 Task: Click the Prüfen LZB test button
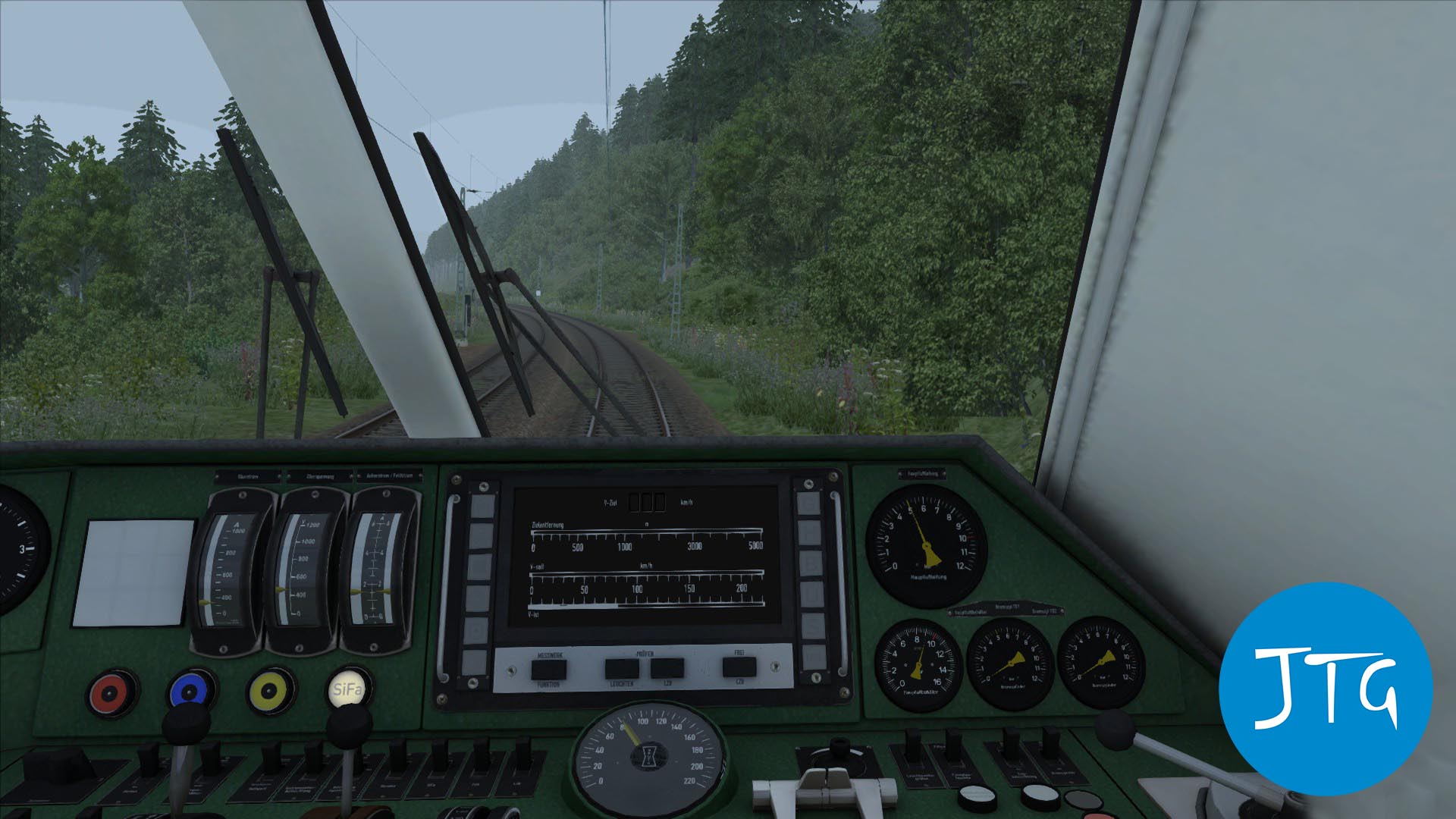point(667,669)
